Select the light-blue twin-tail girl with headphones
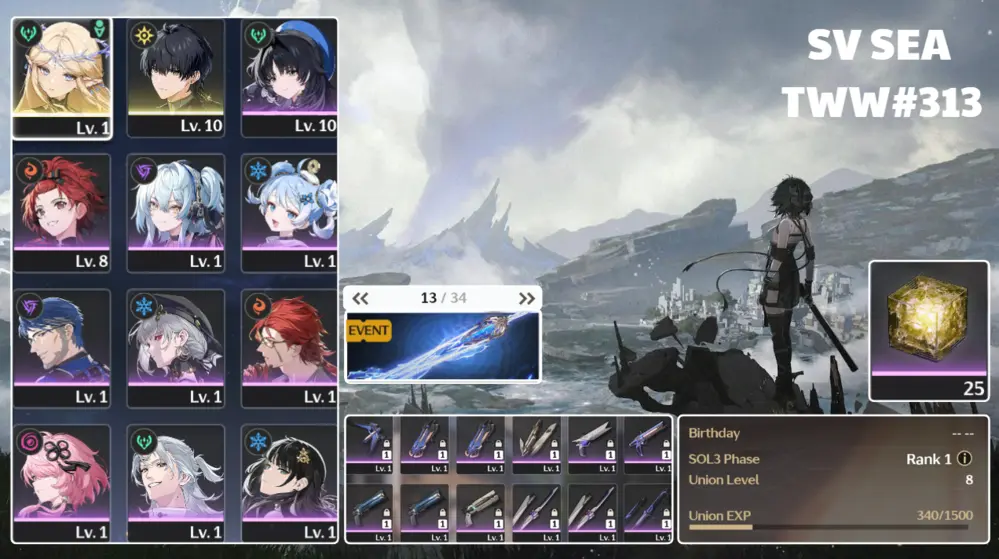Image resolution: width=999 pixels, height=559 pixels. click(176, 210)
